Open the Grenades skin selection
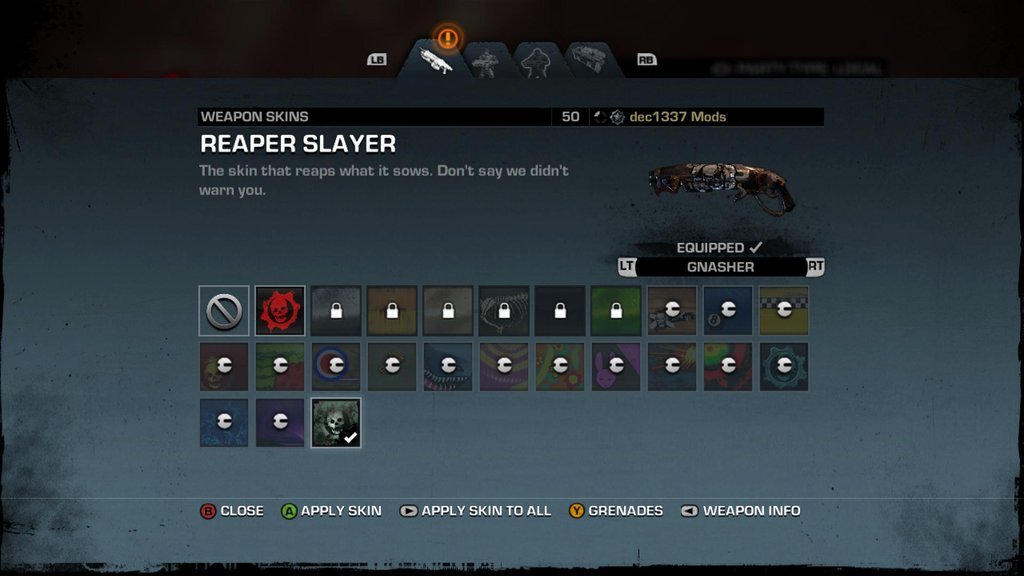Image resolution: width=1024 pixels, height=576 pixels. [x=616, y=511]
